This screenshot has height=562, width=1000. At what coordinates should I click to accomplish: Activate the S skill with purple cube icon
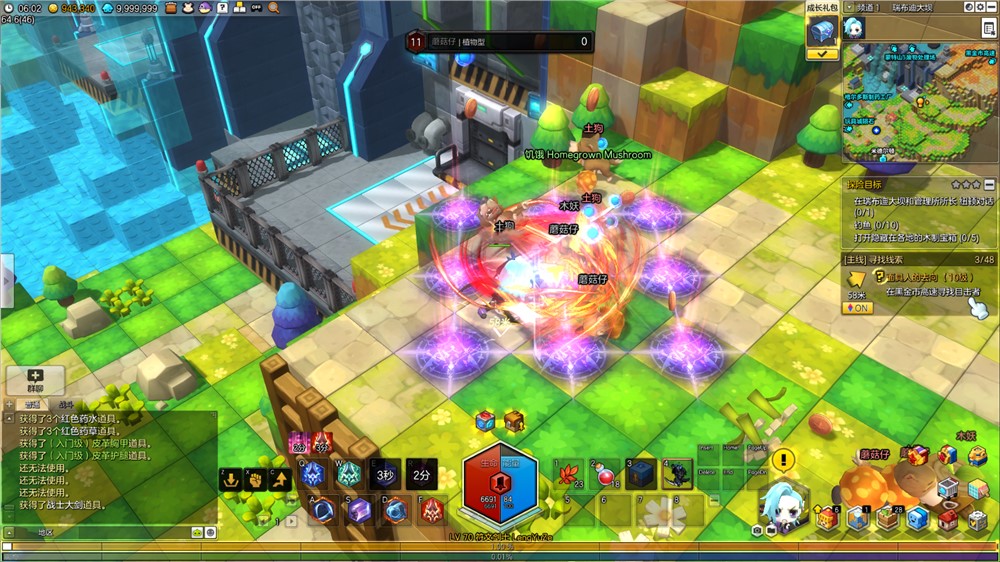pos(359,511)
